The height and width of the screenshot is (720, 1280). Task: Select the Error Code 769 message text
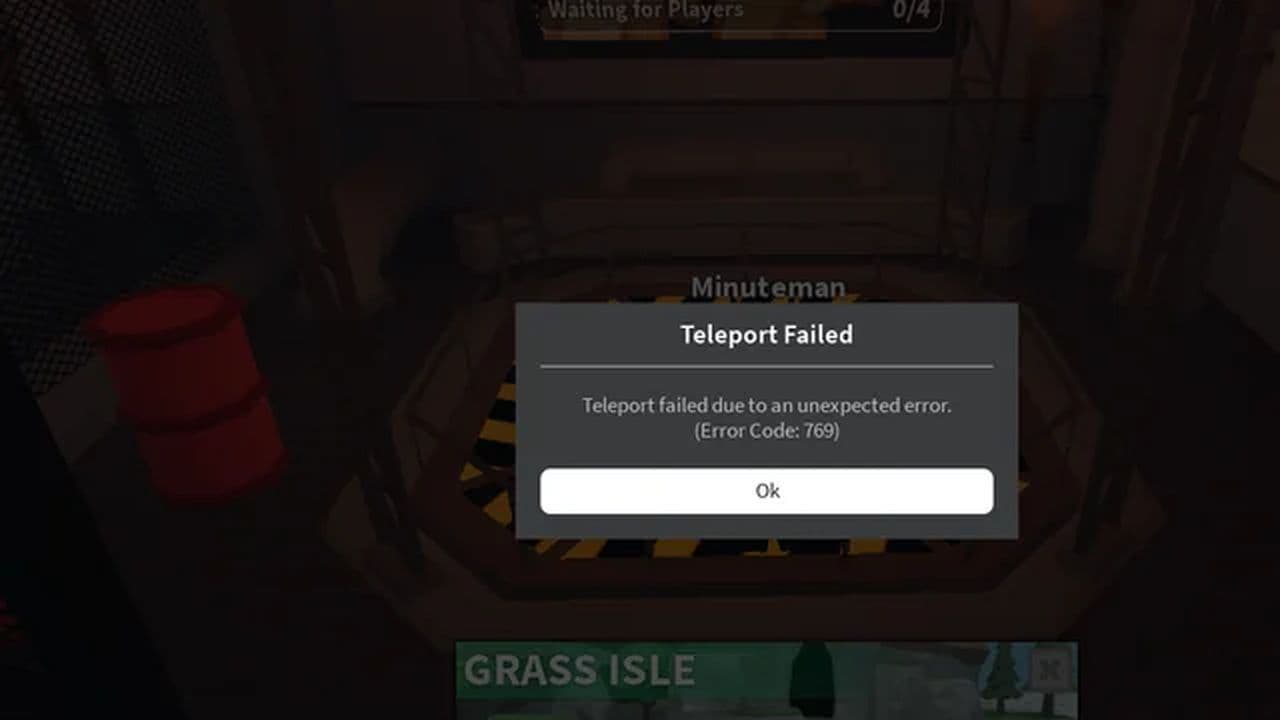pos(766,431)
